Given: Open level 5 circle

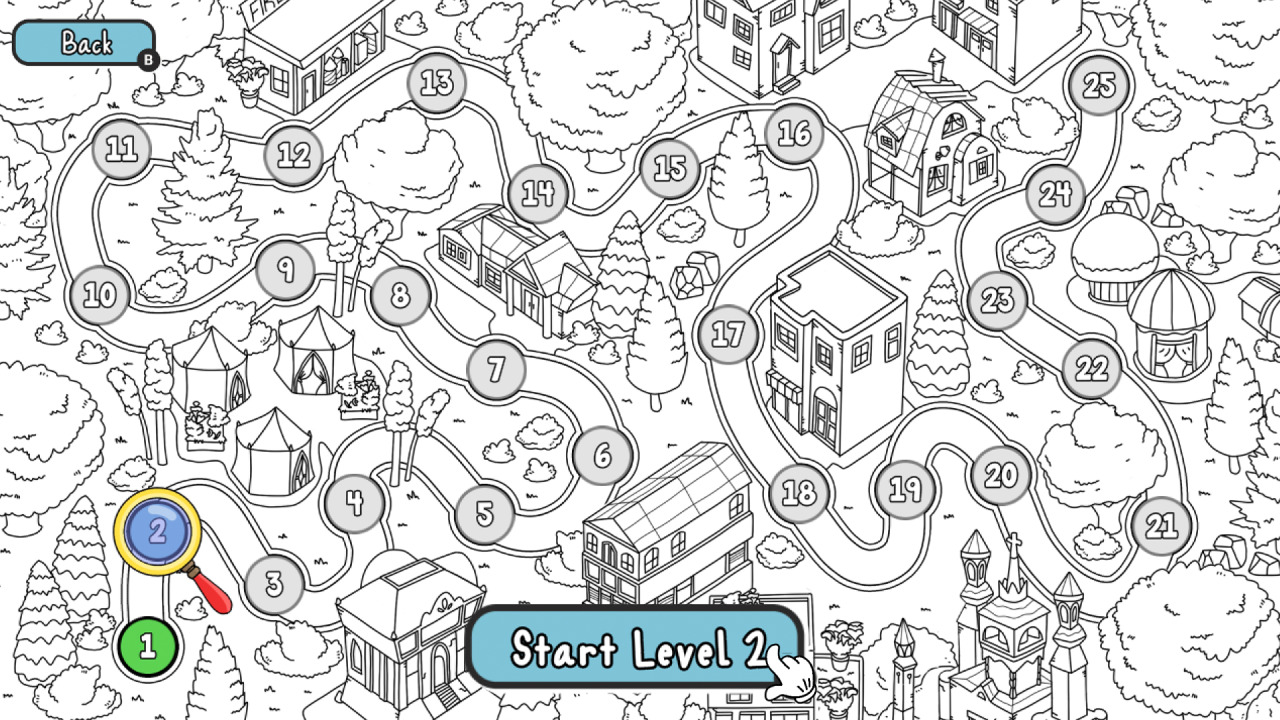Looking at the screenshot, I should 484,513.
